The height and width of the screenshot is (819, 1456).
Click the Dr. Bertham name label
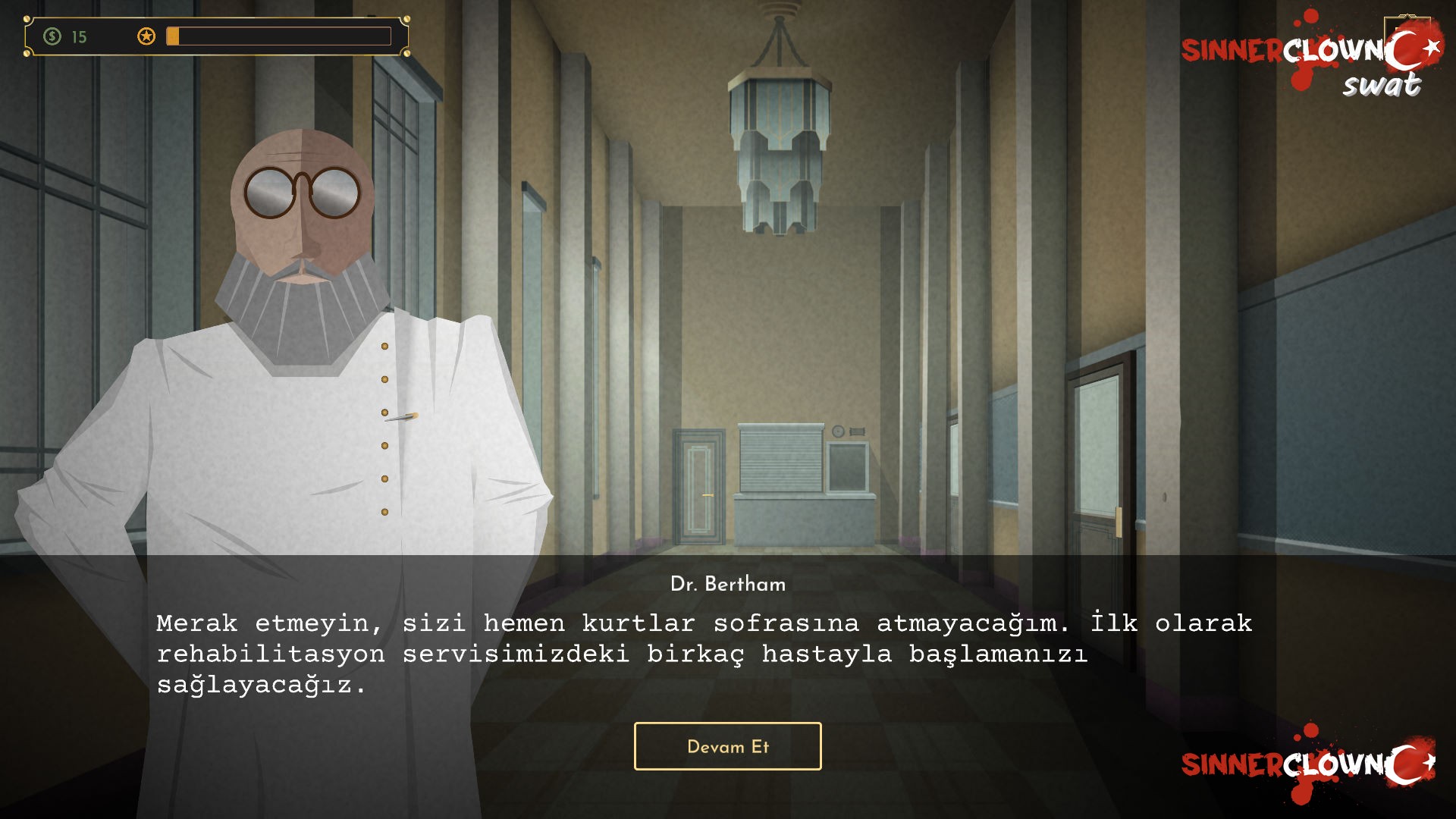729,584
